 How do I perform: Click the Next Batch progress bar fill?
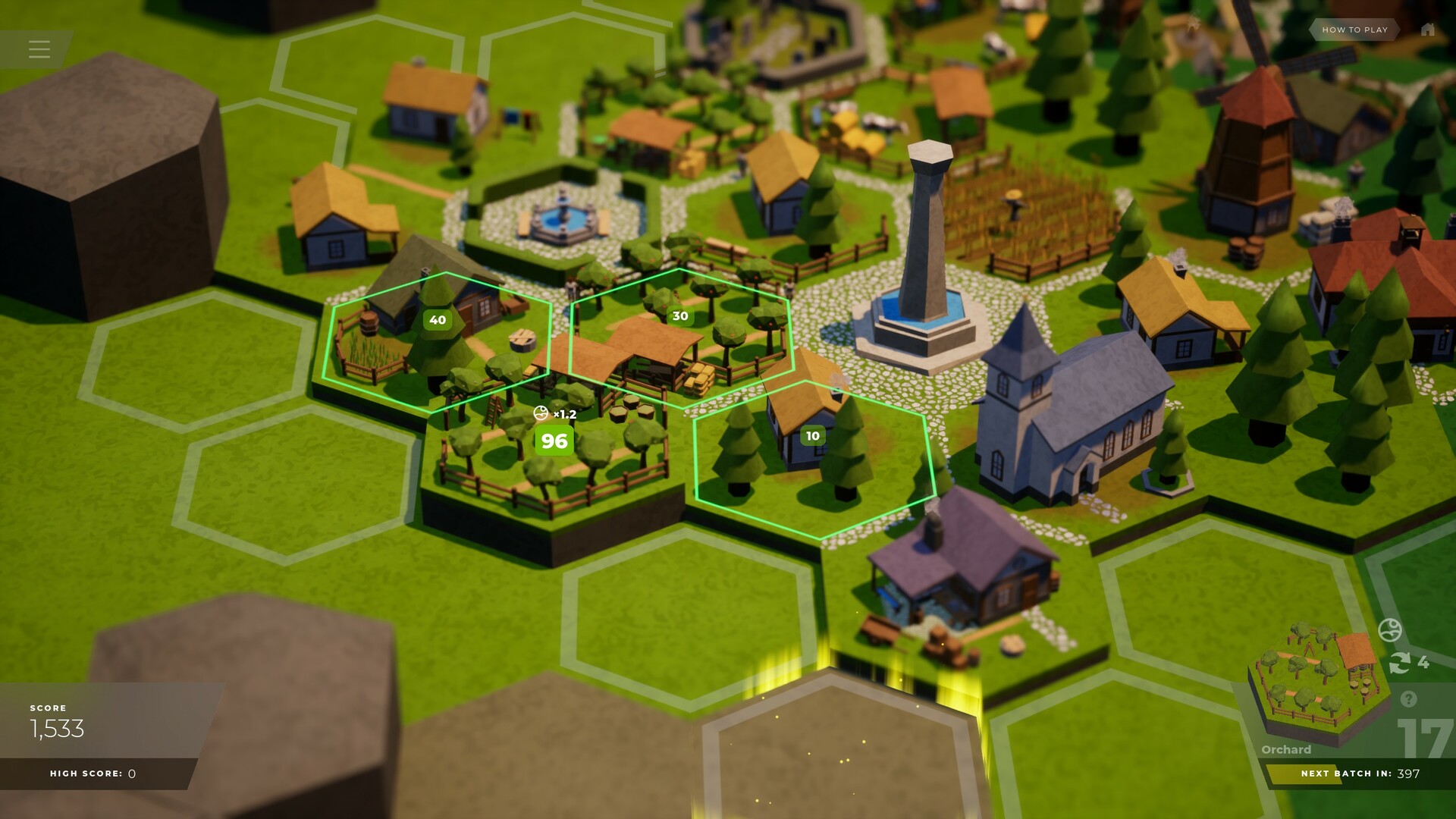(1304, 775)
